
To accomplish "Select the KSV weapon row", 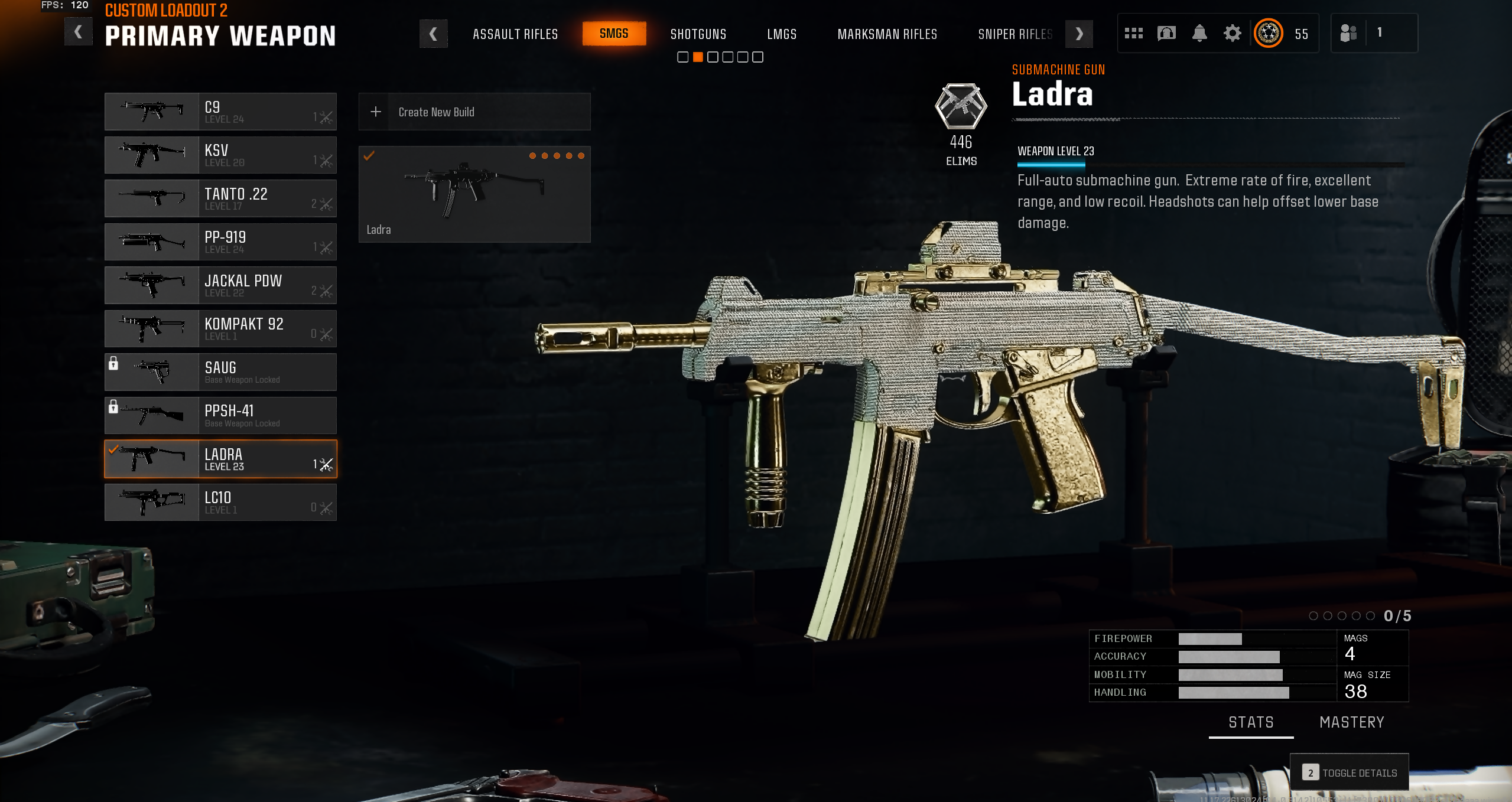I will pos(220,155).
